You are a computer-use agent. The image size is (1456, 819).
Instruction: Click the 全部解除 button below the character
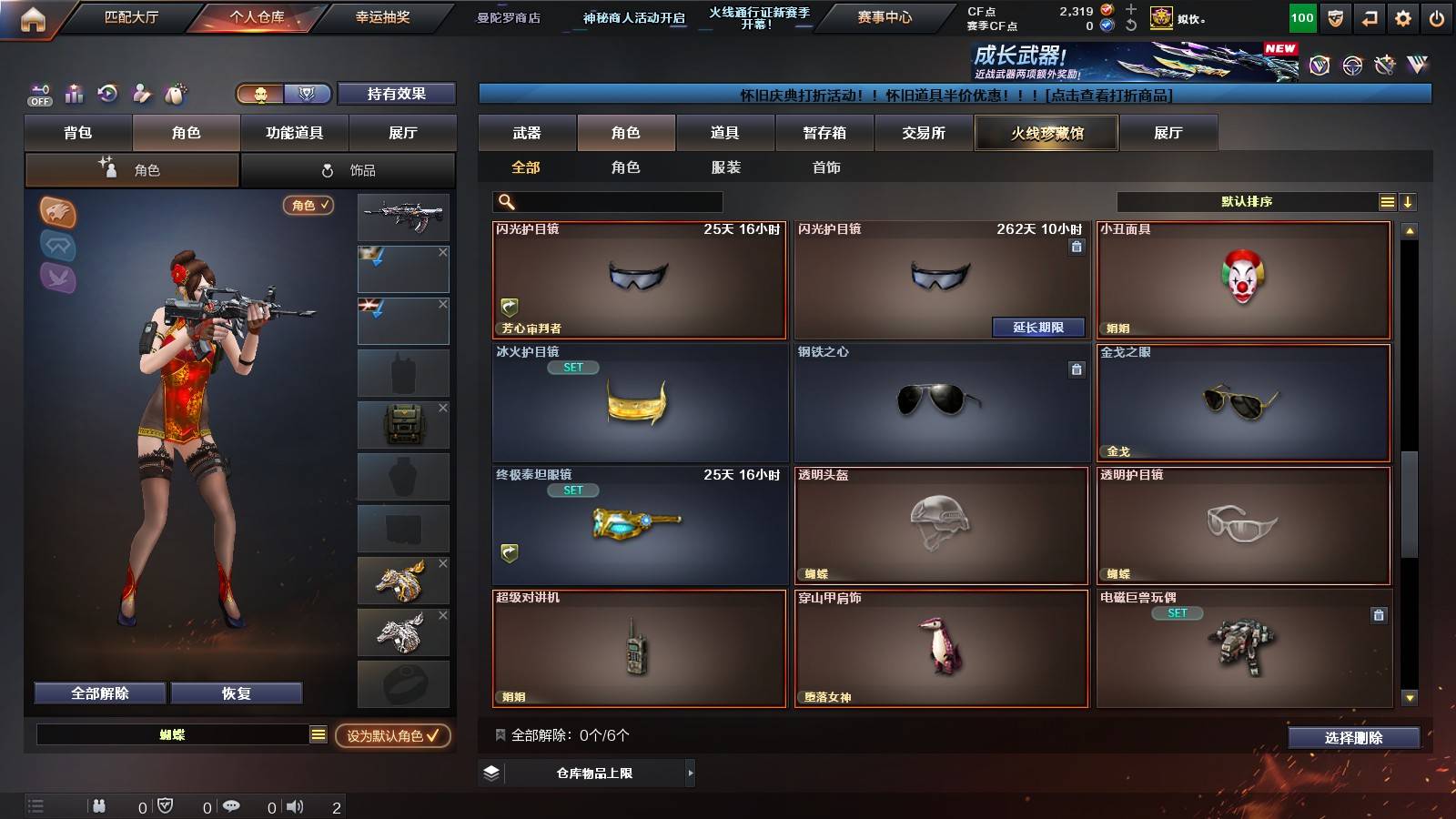tap(98, 693)
